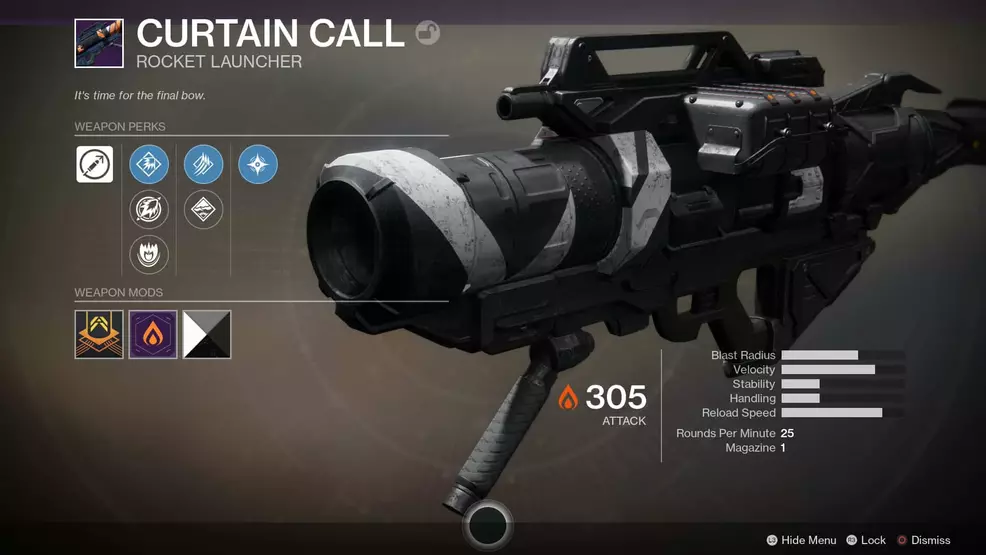Choose the blue diamond burst launcher perk

(149, 164)
